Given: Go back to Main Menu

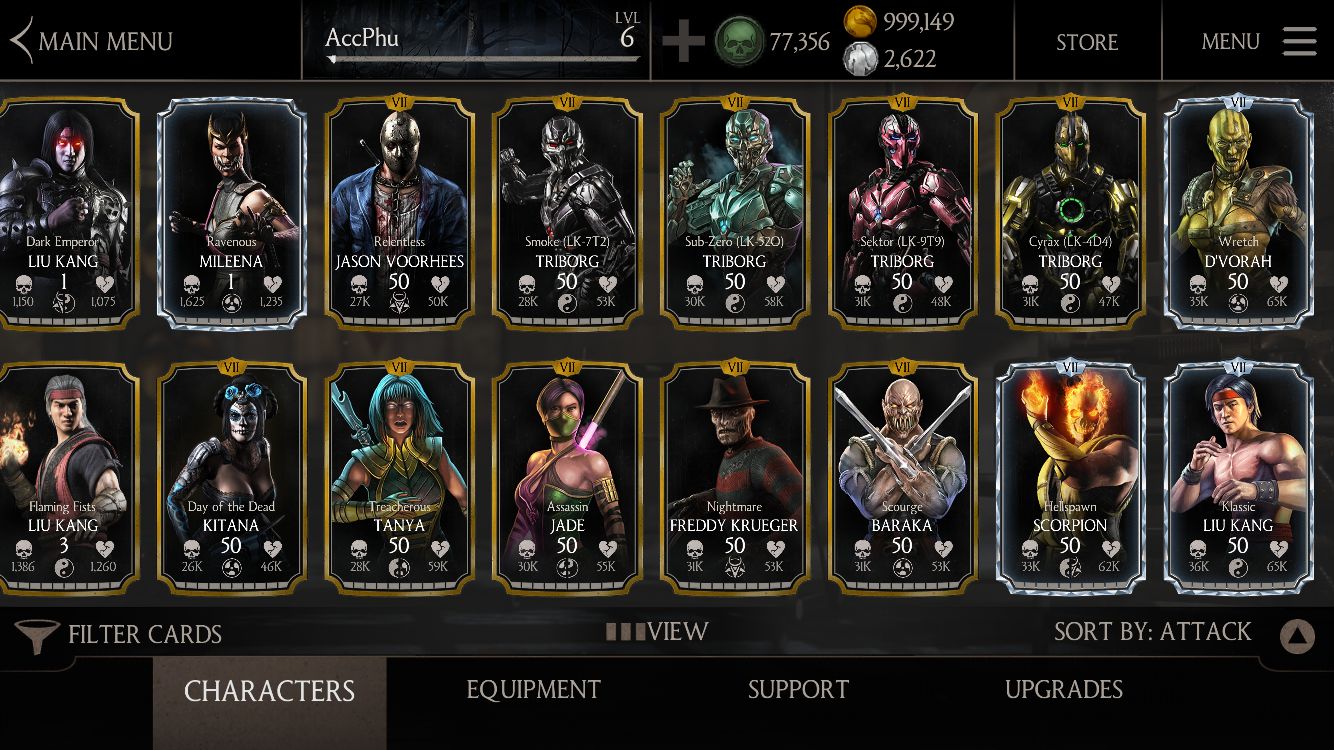Looking at the screenshot, I should [92, 41].
